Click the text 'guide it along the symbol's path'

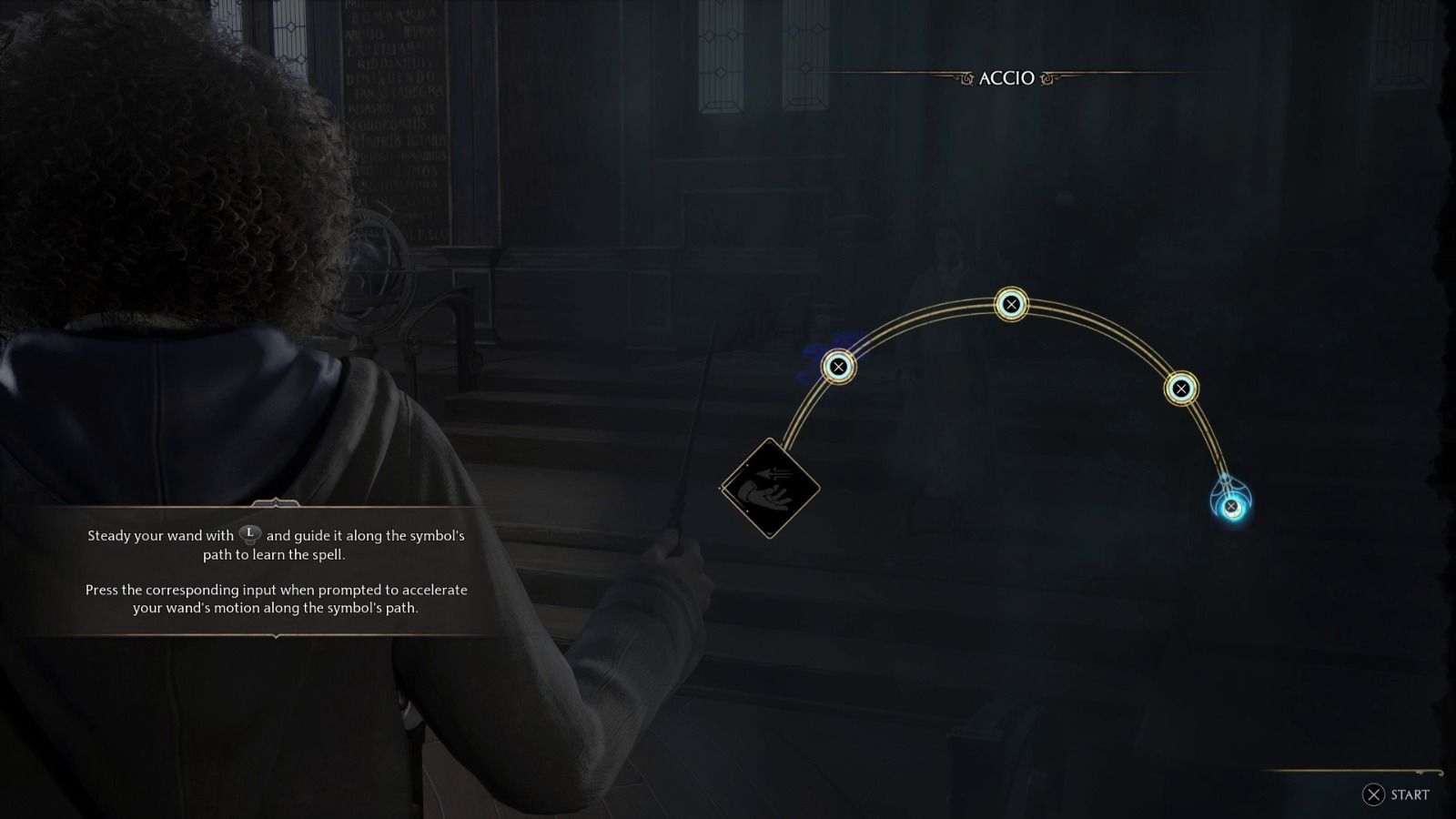pyautogui.click(x=364, y=536)
